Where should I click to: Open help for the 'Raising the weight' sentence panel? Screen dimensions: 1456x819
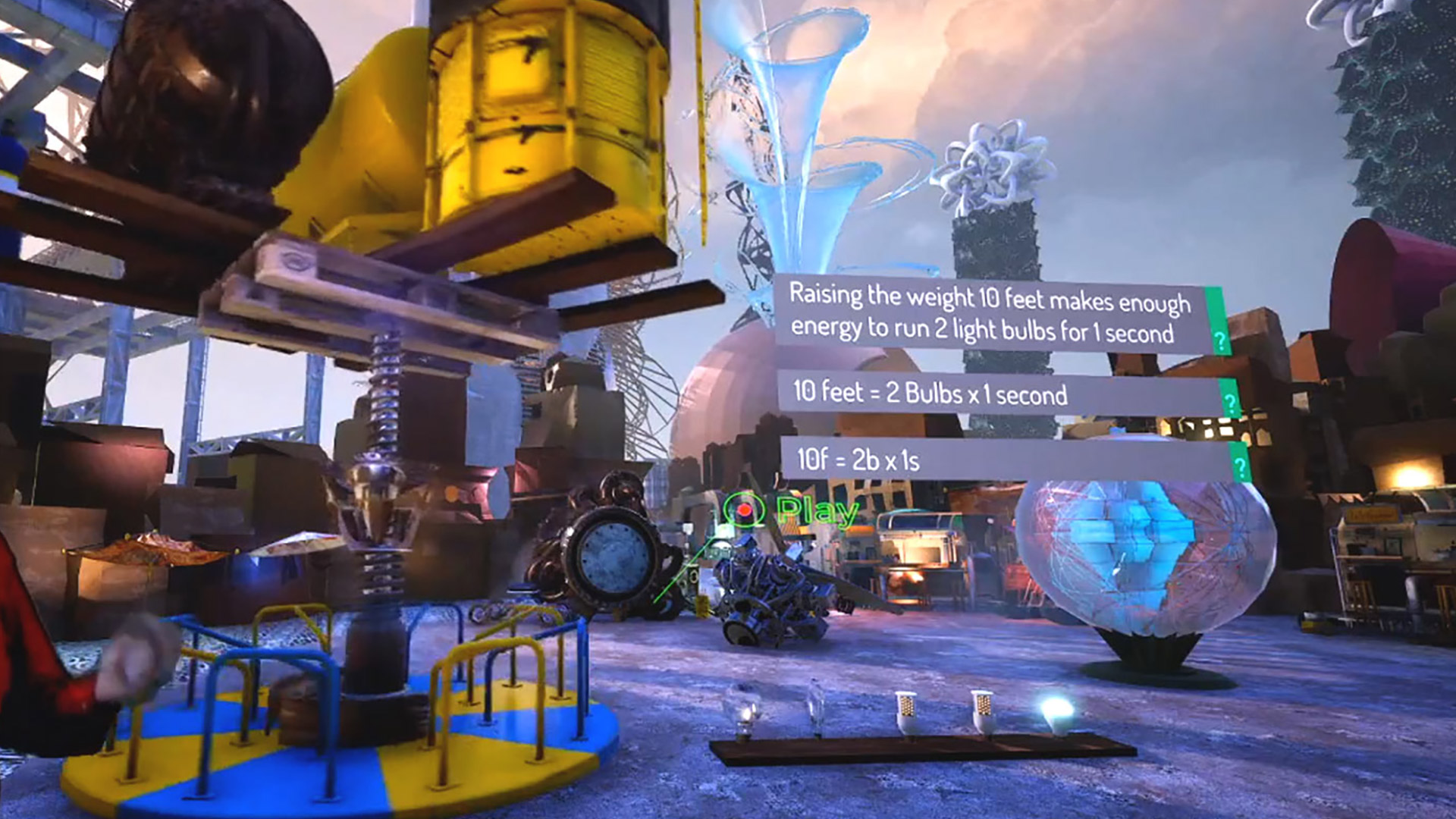tap(1219, 340)
